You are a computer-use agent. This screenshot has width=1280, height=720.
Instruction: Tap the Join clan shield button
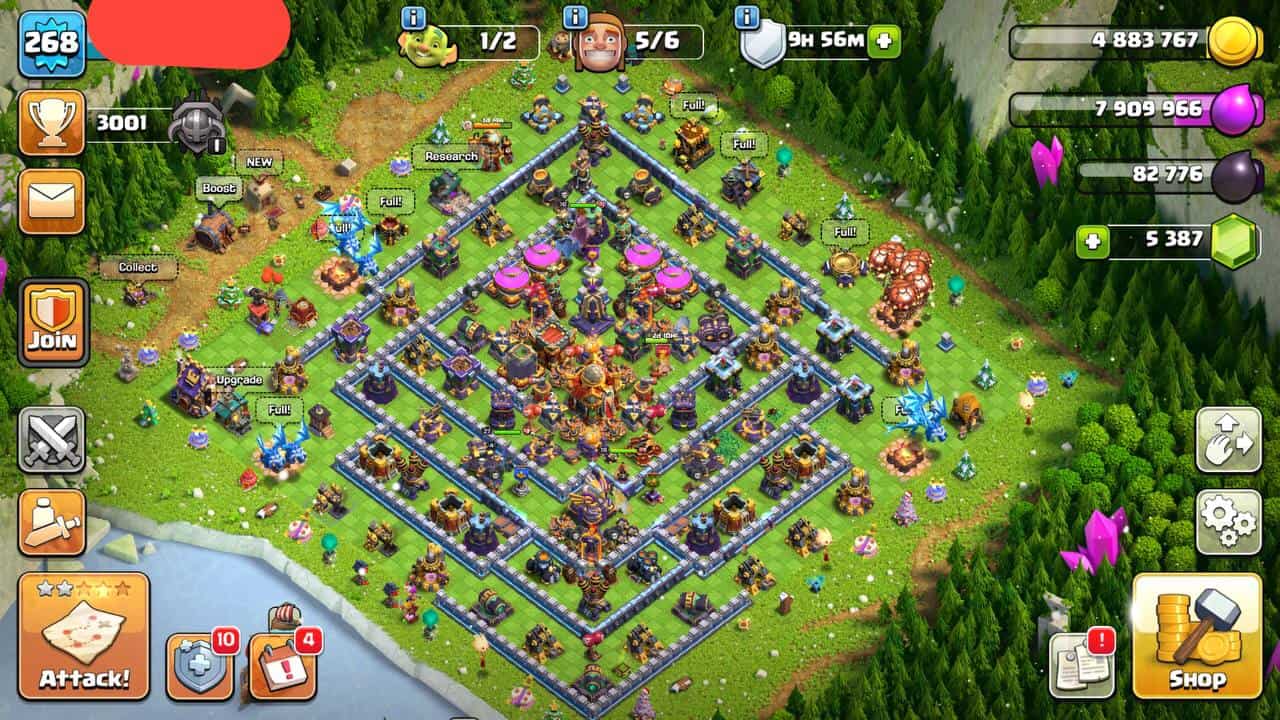pyautogui.click(x=53, y=322)
